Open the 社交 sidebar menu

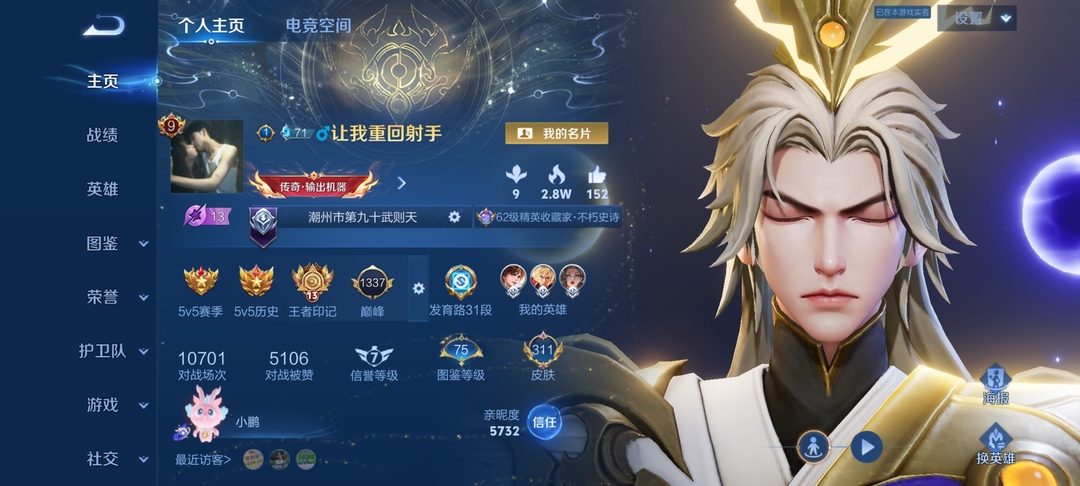(x=115, y=459)
